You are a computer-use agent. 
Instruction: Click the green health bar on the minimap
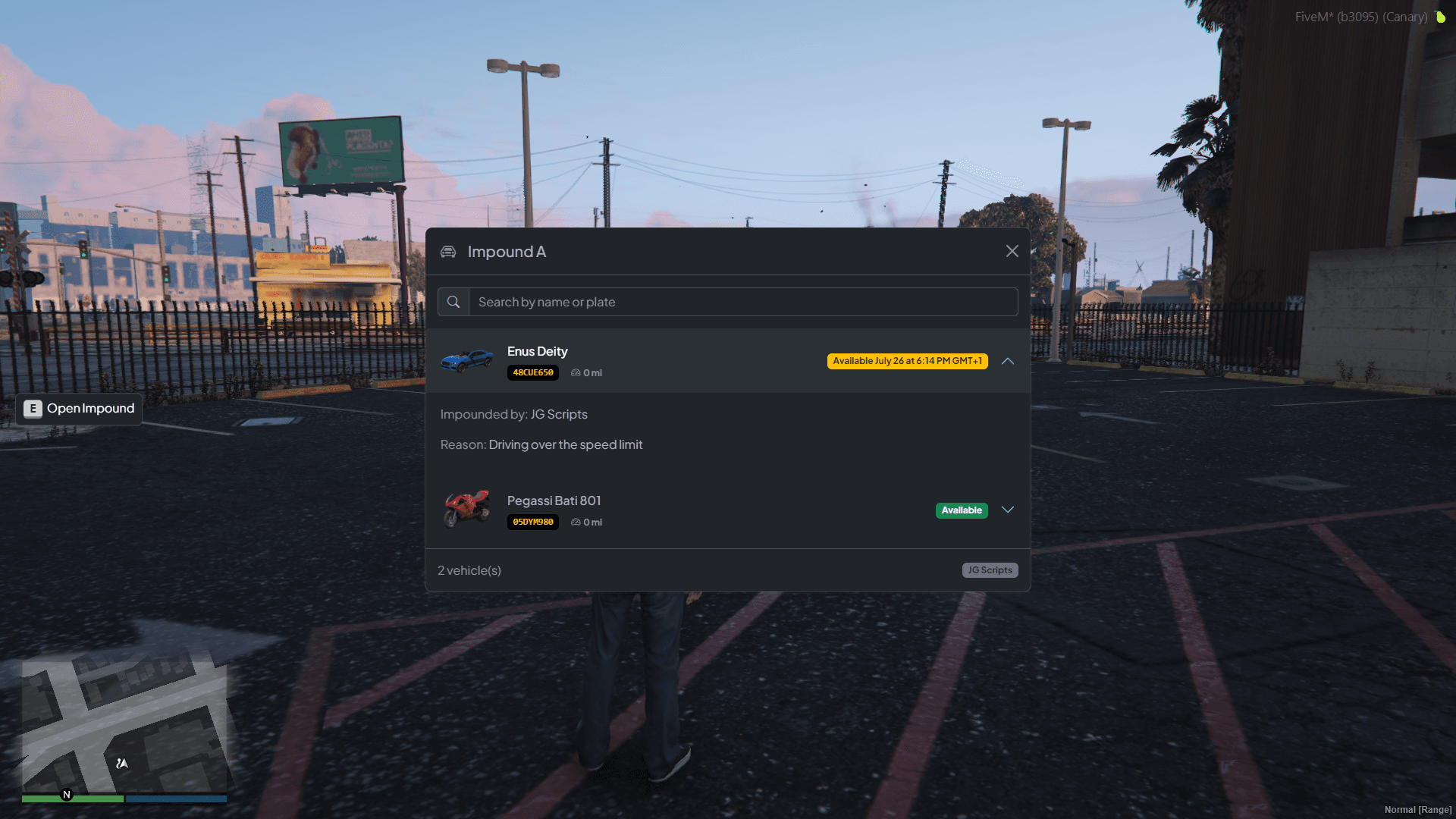point(74,799)
